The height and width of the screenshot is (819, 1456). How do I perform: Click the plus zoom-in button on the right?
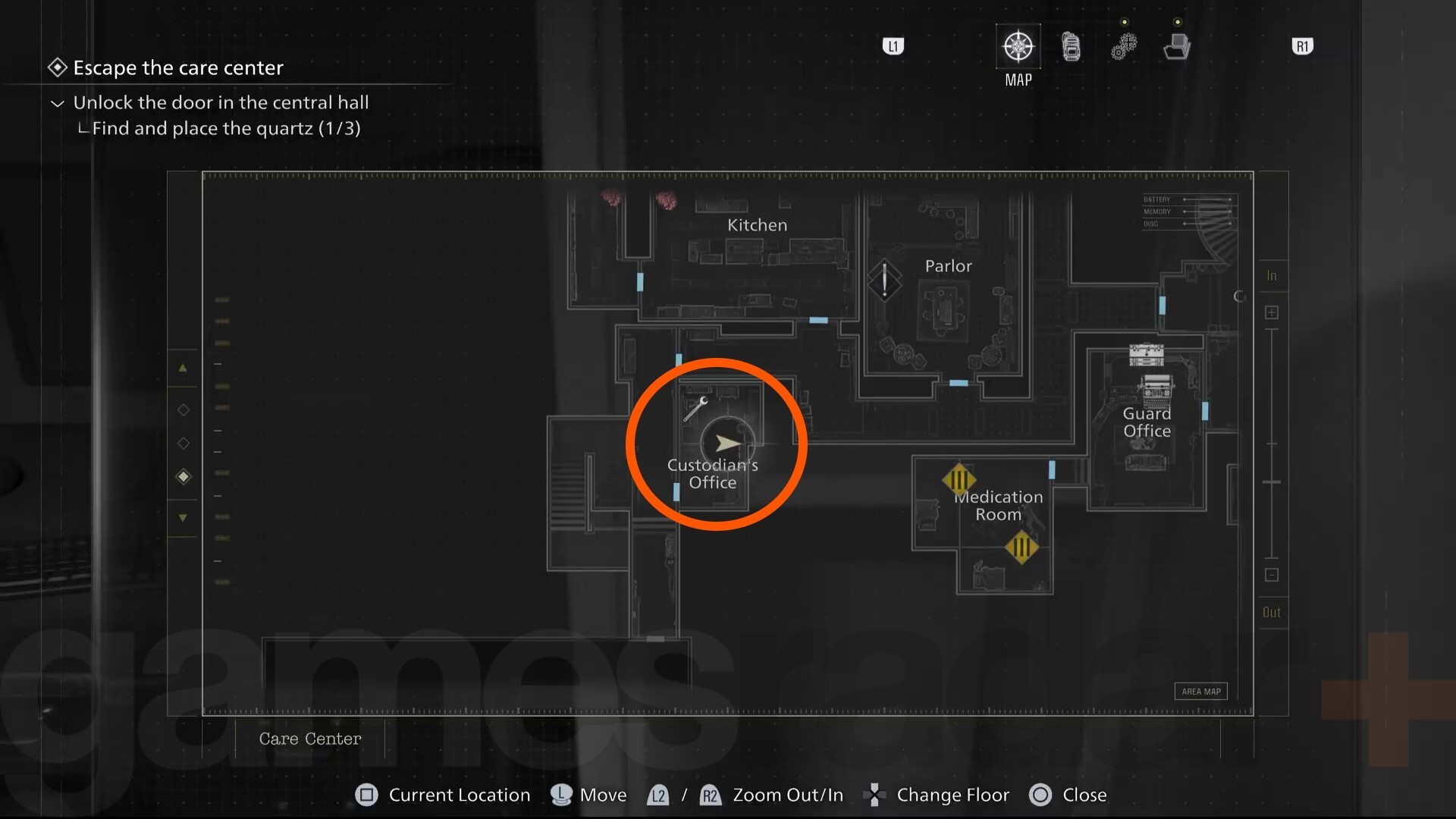pos(1272,312)
